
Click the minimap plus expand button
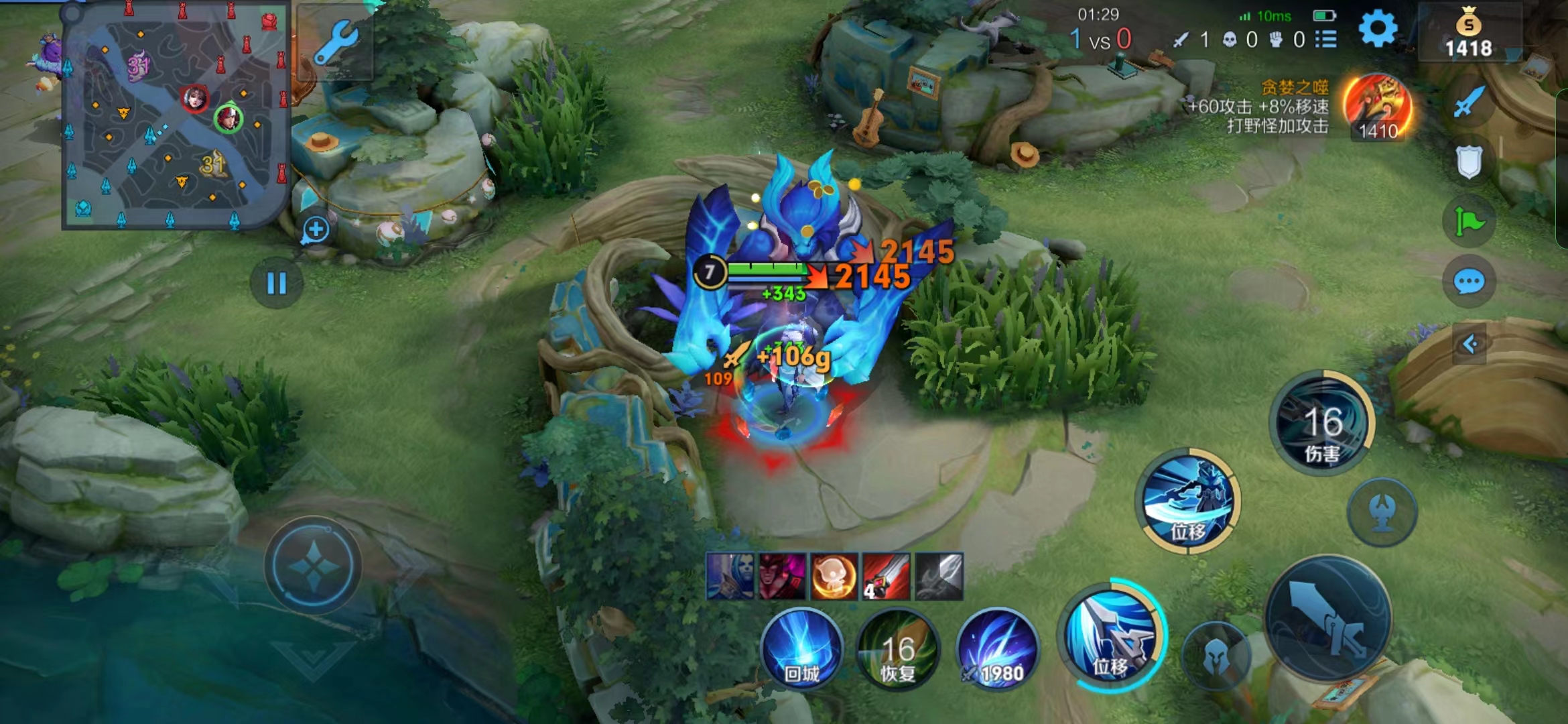pyautogui.click(x=316, y=230)
